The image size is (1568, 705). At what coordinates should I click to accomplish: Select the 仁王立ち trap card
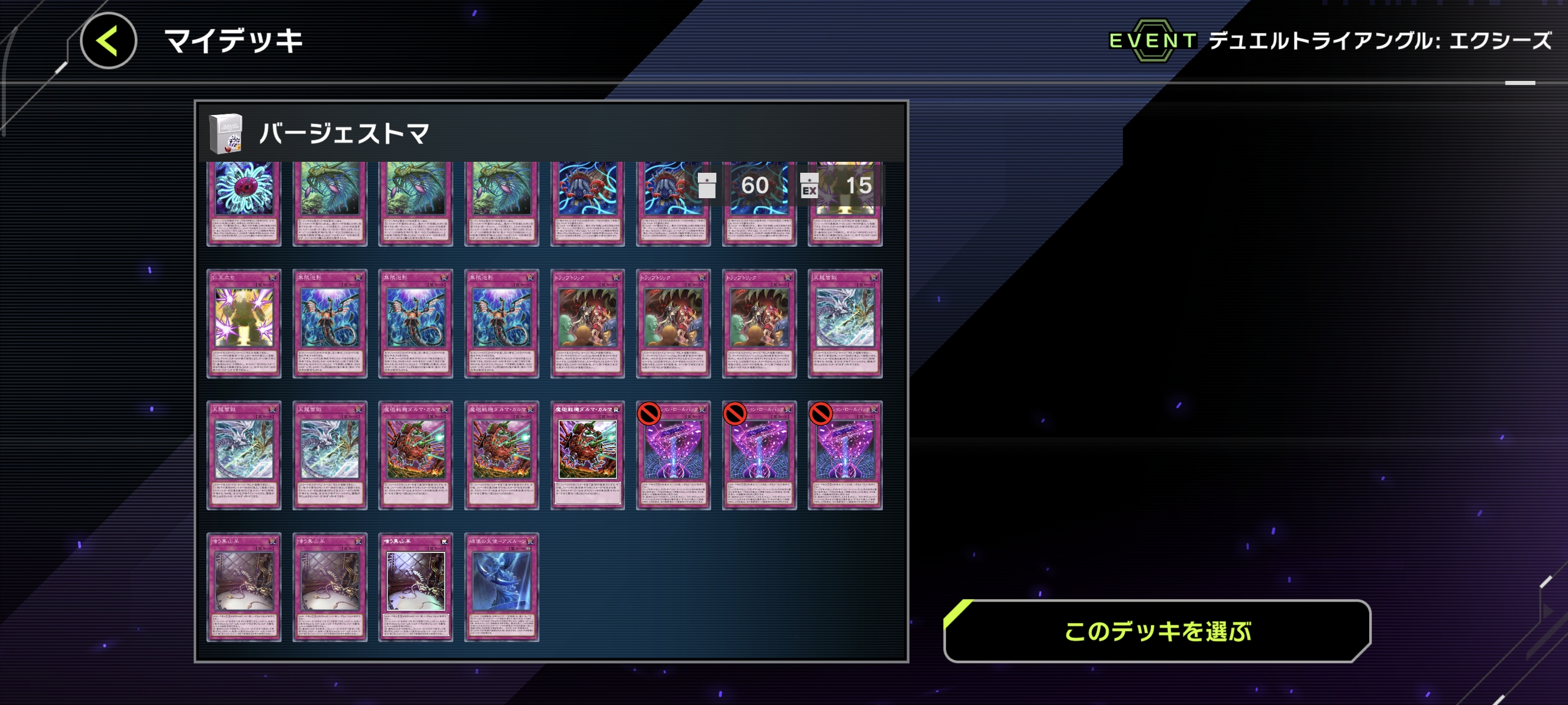click(x=243, y=323)
